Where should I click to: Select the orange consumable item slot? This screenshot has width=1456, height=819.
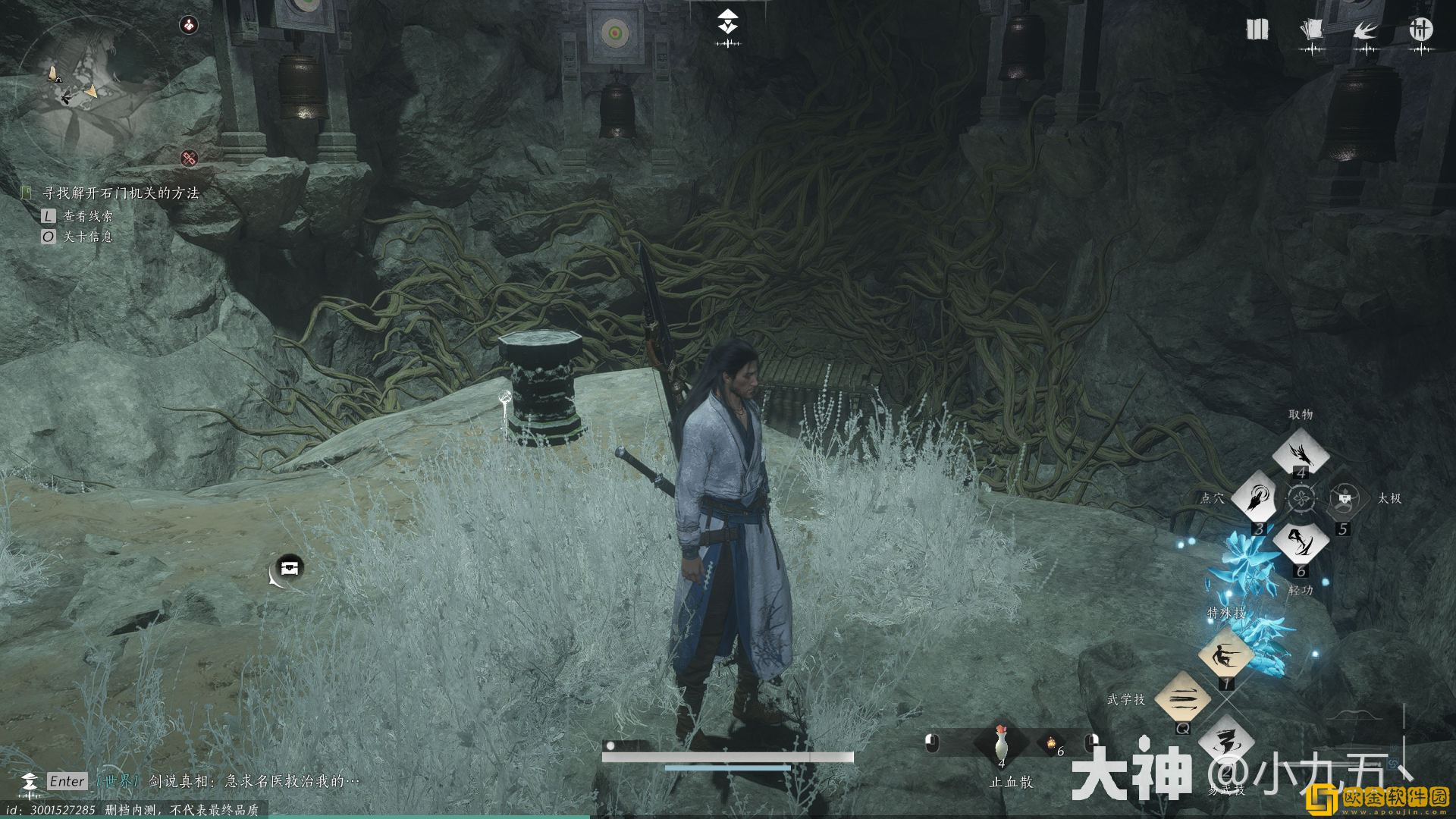(x=1052, y=744)
